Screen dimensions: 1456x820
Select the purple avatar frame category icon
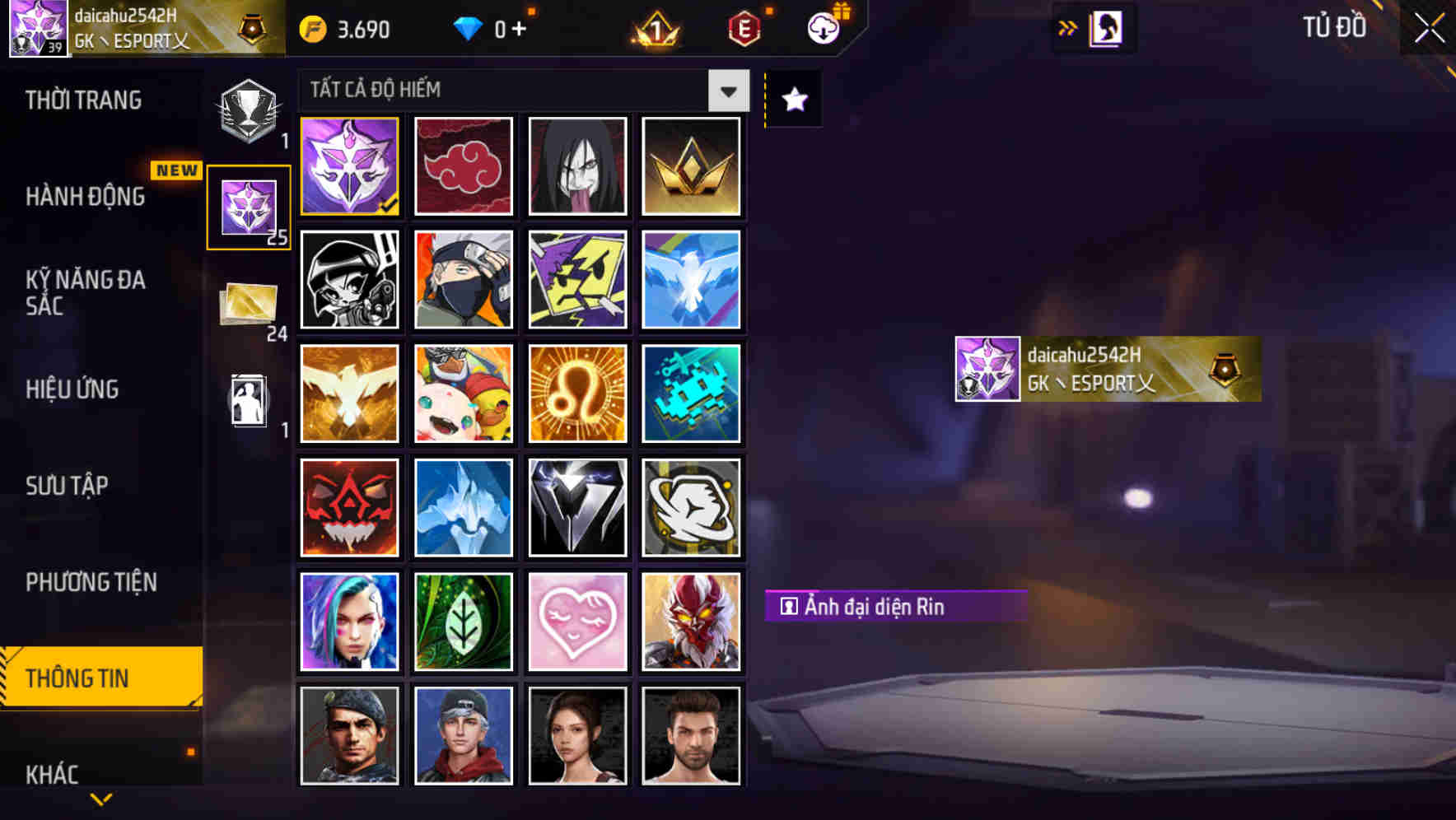pos(248,207)
